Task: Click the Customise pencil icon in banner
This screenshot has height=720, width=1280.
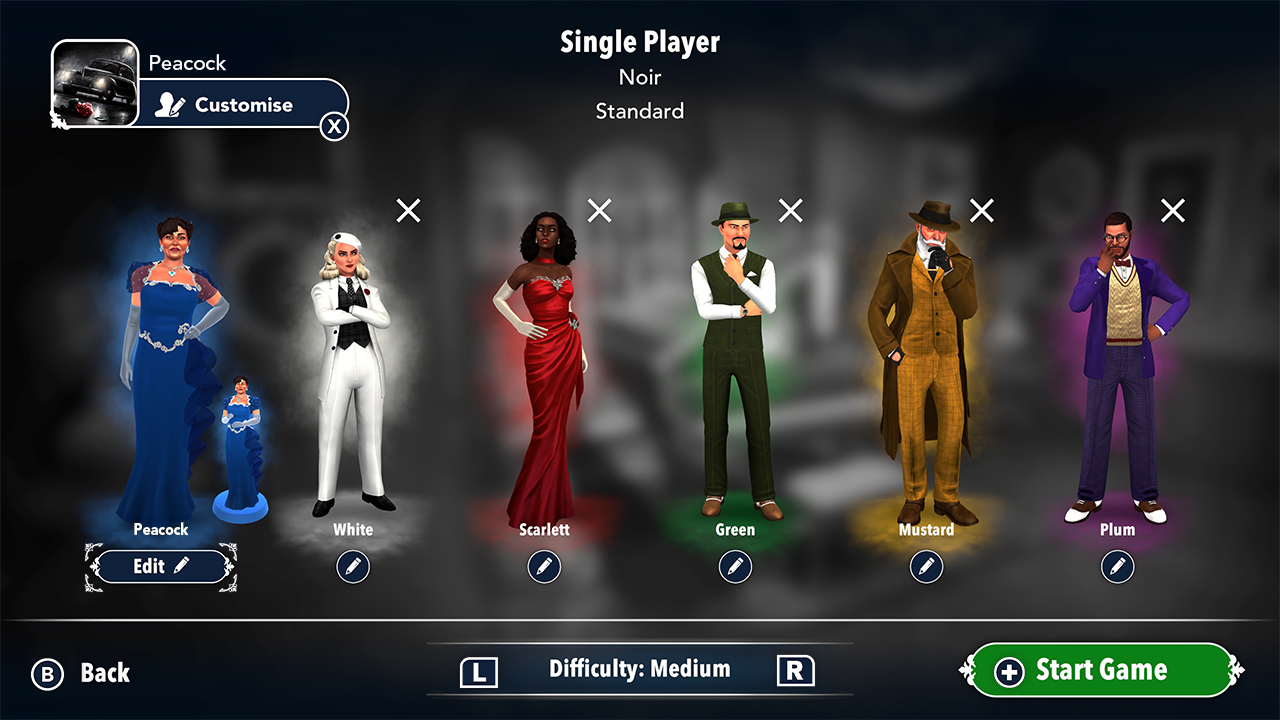Action: pos(171,103)
